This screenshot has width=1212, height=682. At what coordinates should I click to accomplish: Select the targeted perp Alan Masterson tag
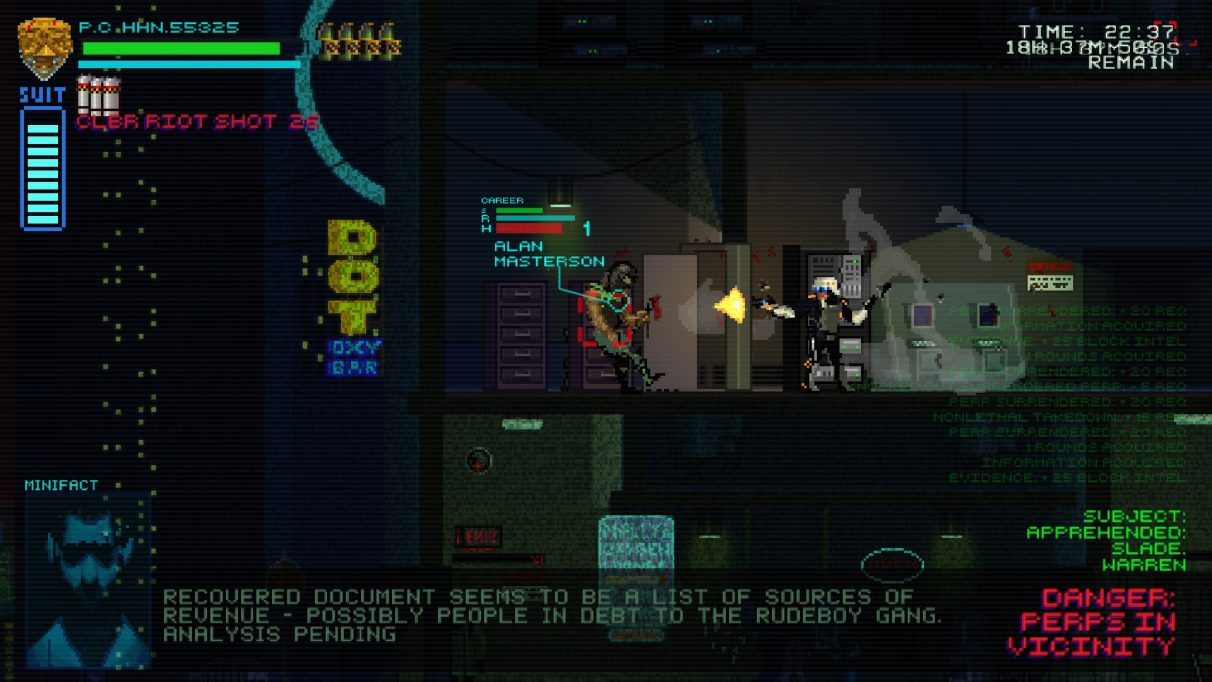coord(549,253)
